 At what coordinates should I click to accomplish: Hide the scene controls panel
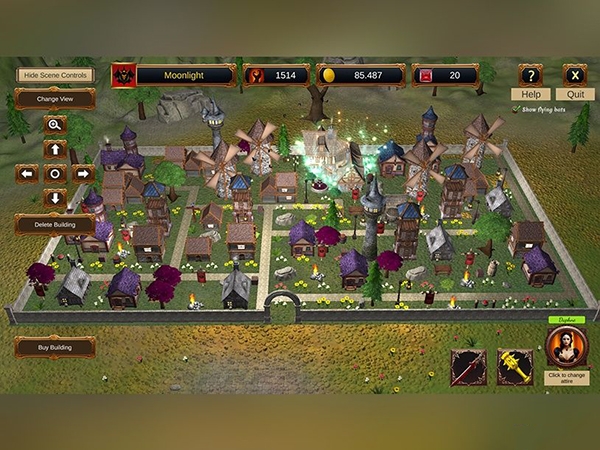55,75
